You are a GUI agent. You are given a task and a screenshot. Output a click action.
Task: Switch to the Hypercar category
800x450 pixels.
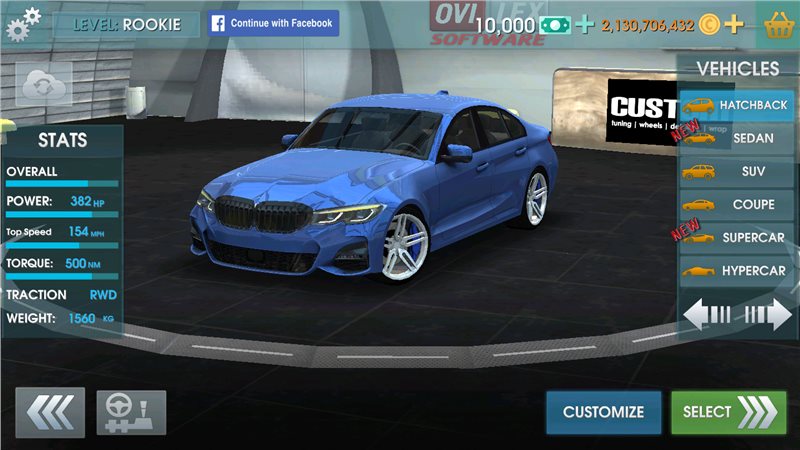pyautogui.click(x=739, y=271)
